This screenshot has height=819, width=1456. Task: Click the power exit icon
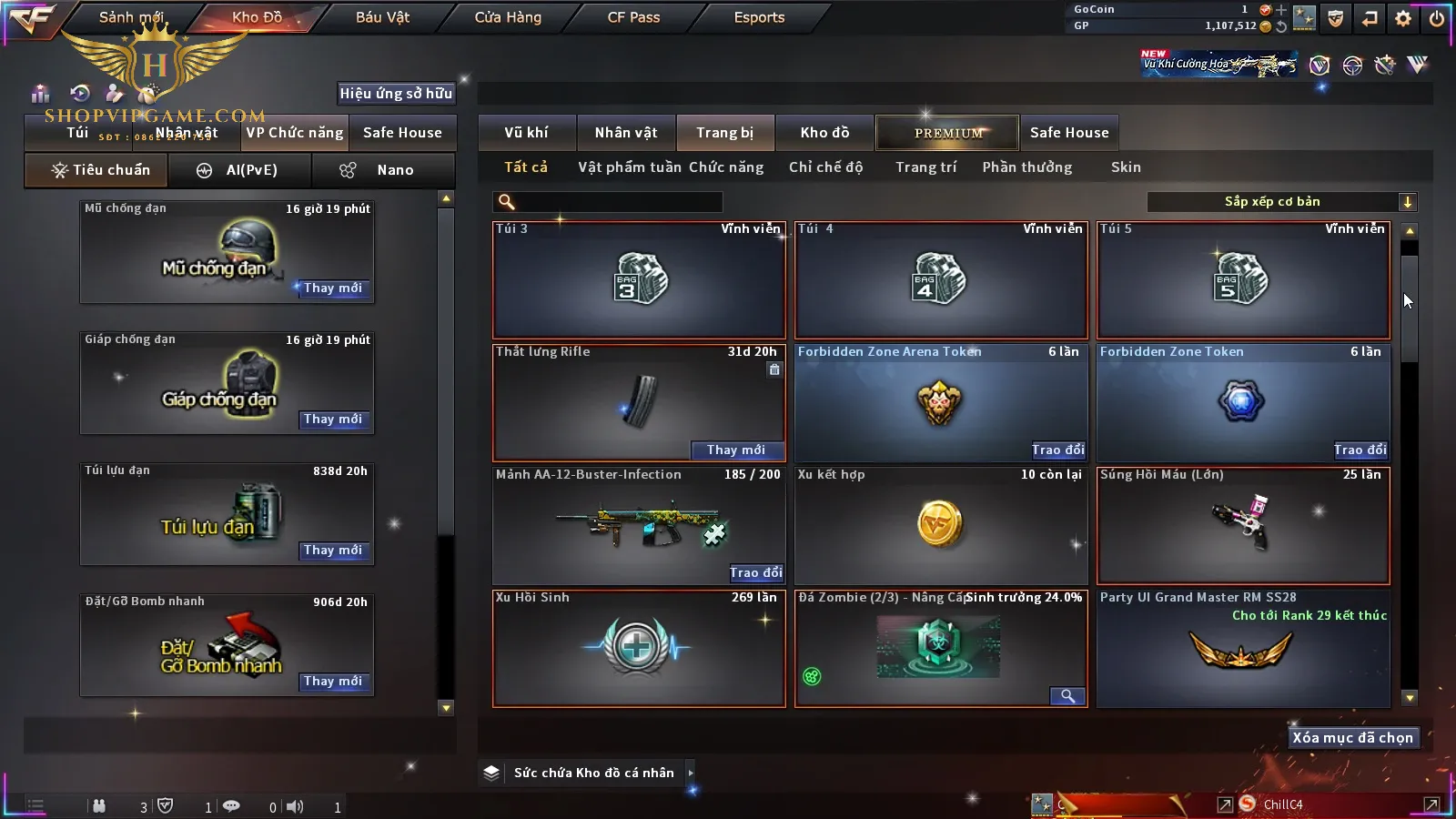pyautogui.click(x=1437, y=18)
